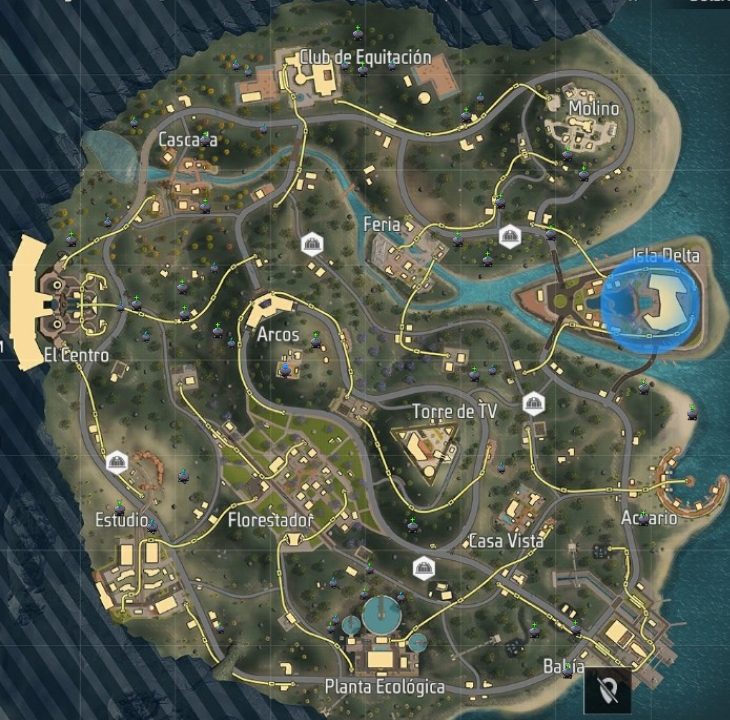Click the white hexagon icon above Estudio
Image resolution: width=730 pixels, height=720 pixels.
click(117, 461)
